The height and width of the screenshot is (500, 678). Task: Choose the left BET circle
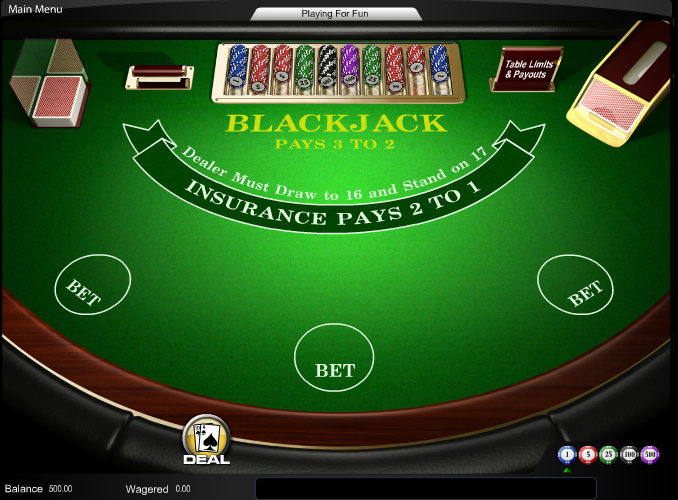coord(92,287)
